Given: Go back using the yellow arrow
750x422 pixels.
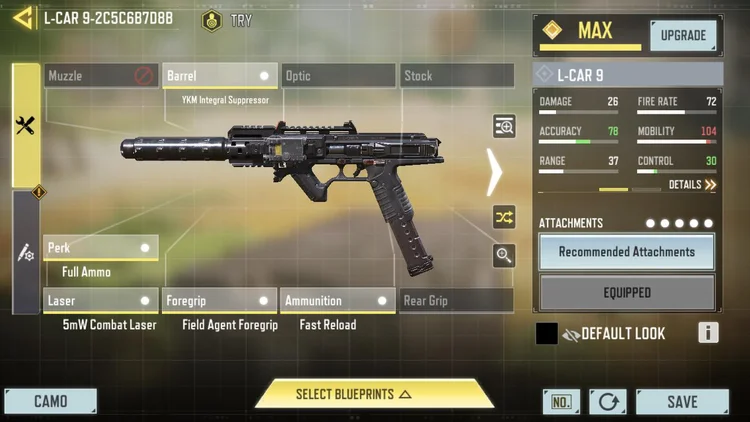Looking at the screenshot, I should click(x=22, y=18).
